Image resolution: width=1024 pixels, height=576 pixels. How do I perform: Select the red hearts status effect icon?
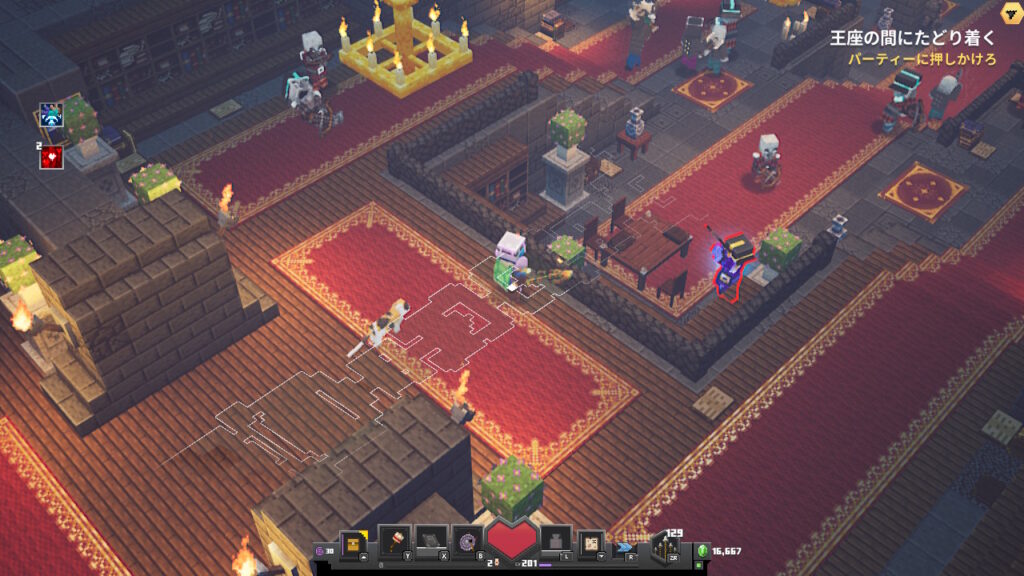pos(52,156)
